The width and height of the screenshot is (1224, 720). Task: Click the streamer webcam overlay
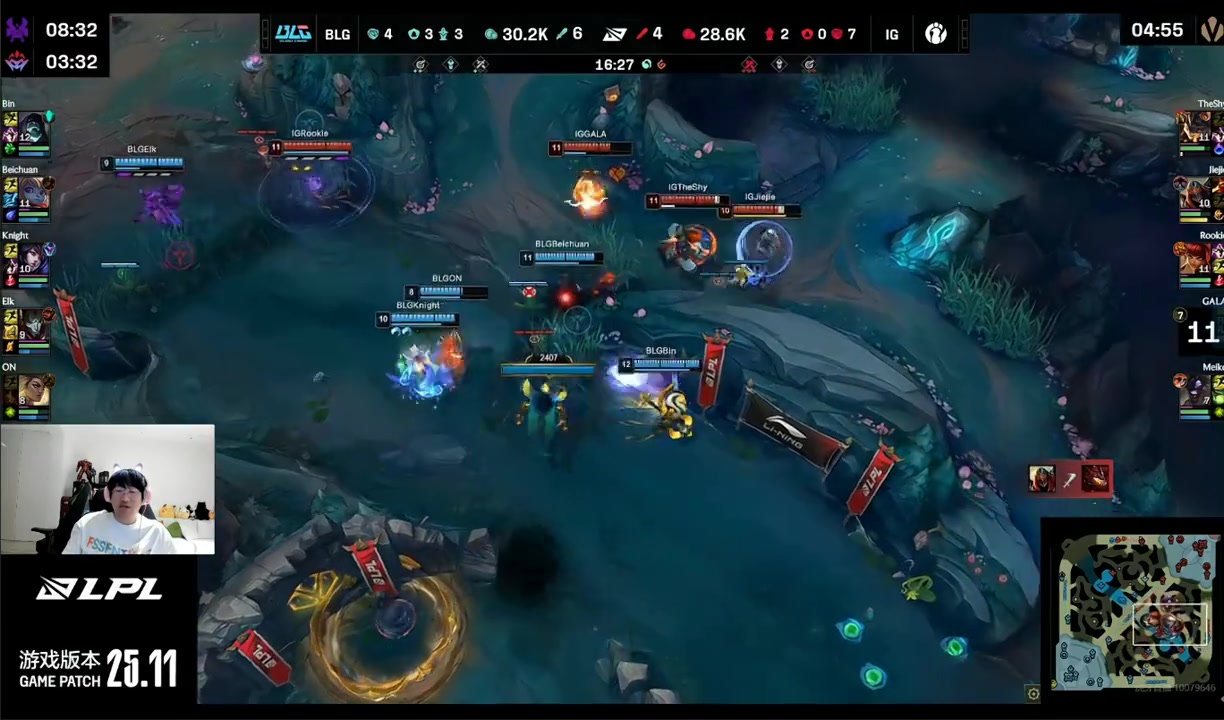[x=107, y=489]
